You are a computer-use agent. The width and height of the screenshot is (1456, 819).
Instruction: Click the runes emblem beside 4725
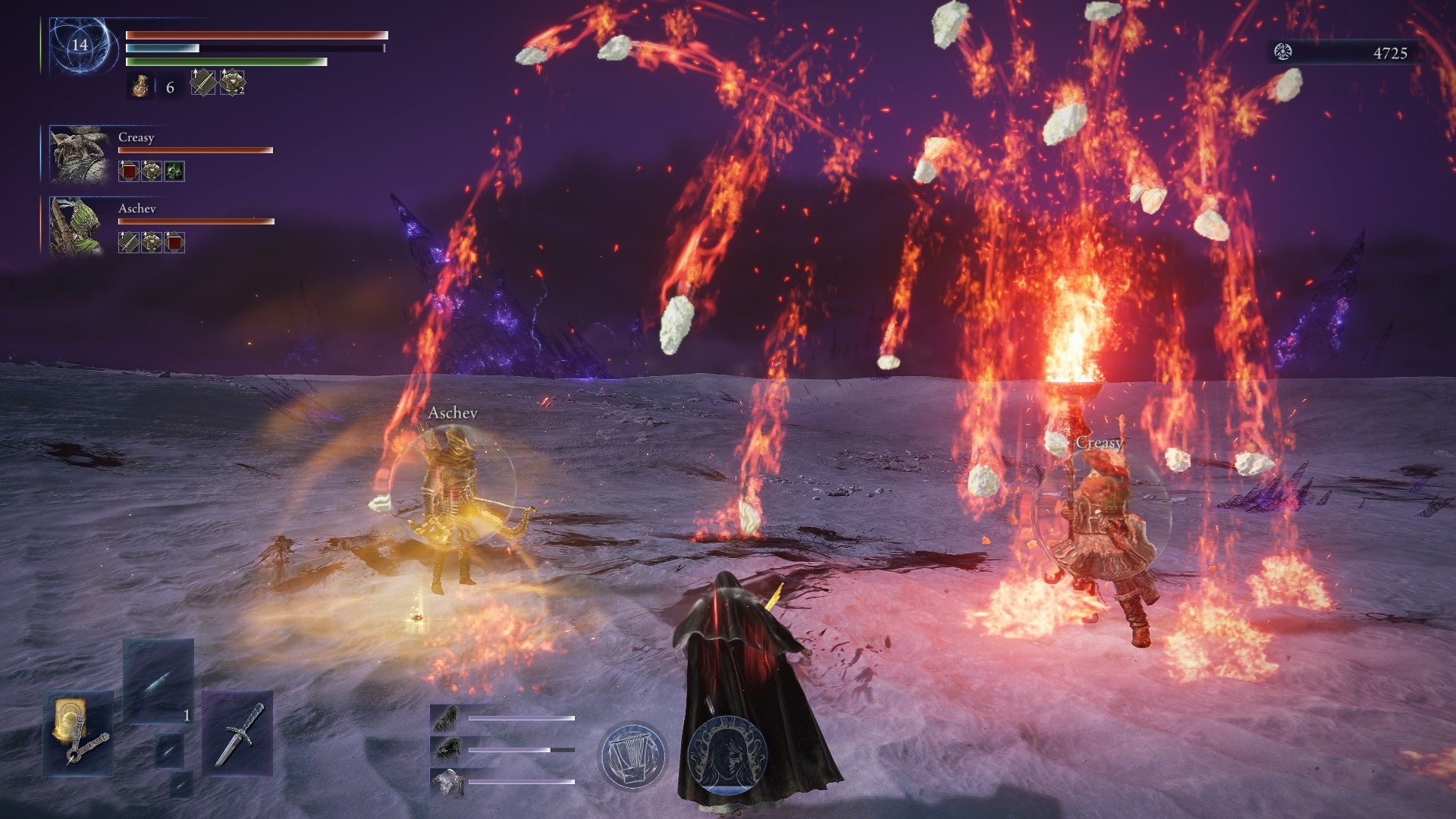coord(1284,52)
